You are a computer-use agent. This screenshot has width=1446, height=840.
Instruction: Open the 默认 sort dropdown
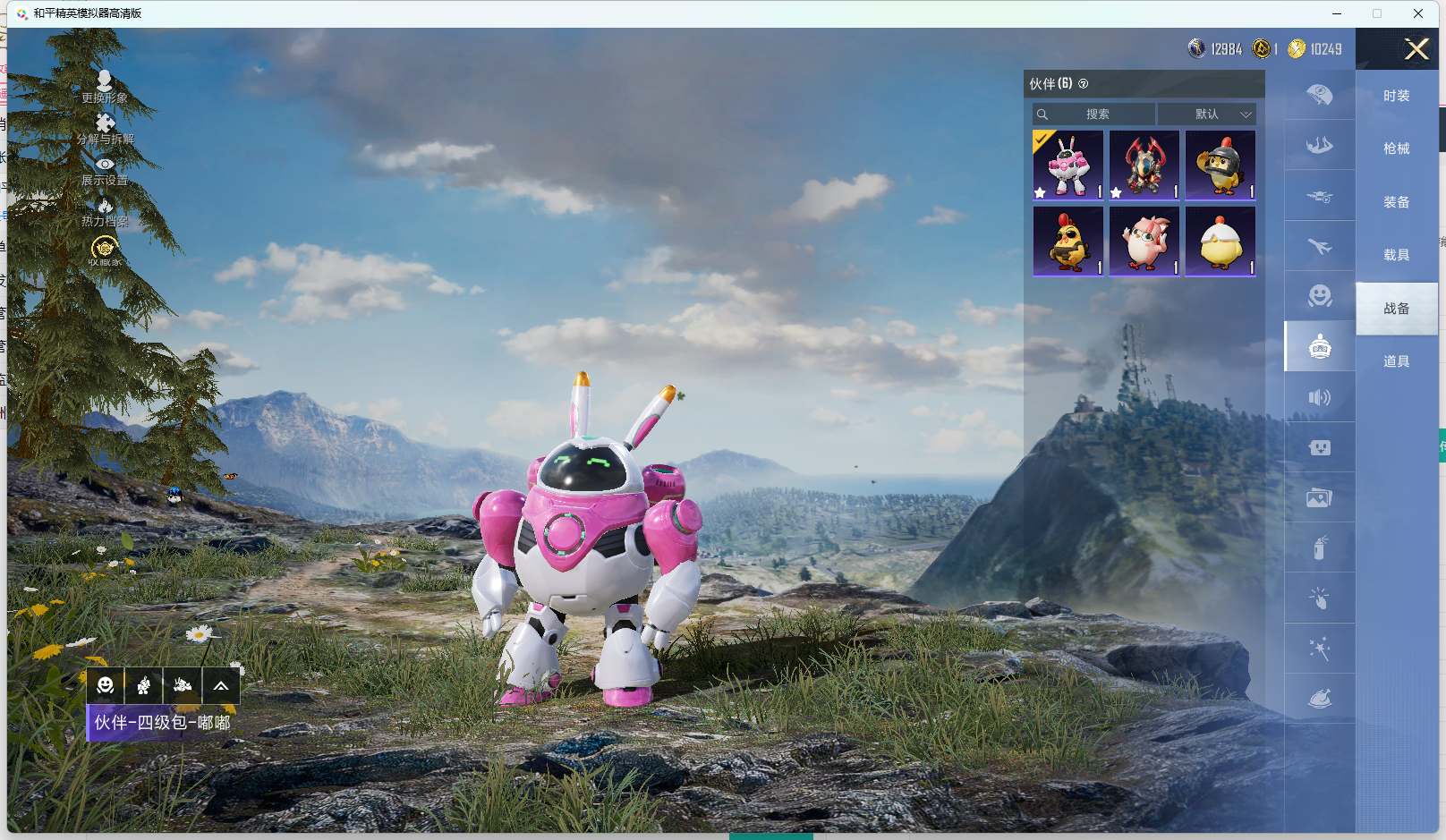click(x=1207, y=115)
